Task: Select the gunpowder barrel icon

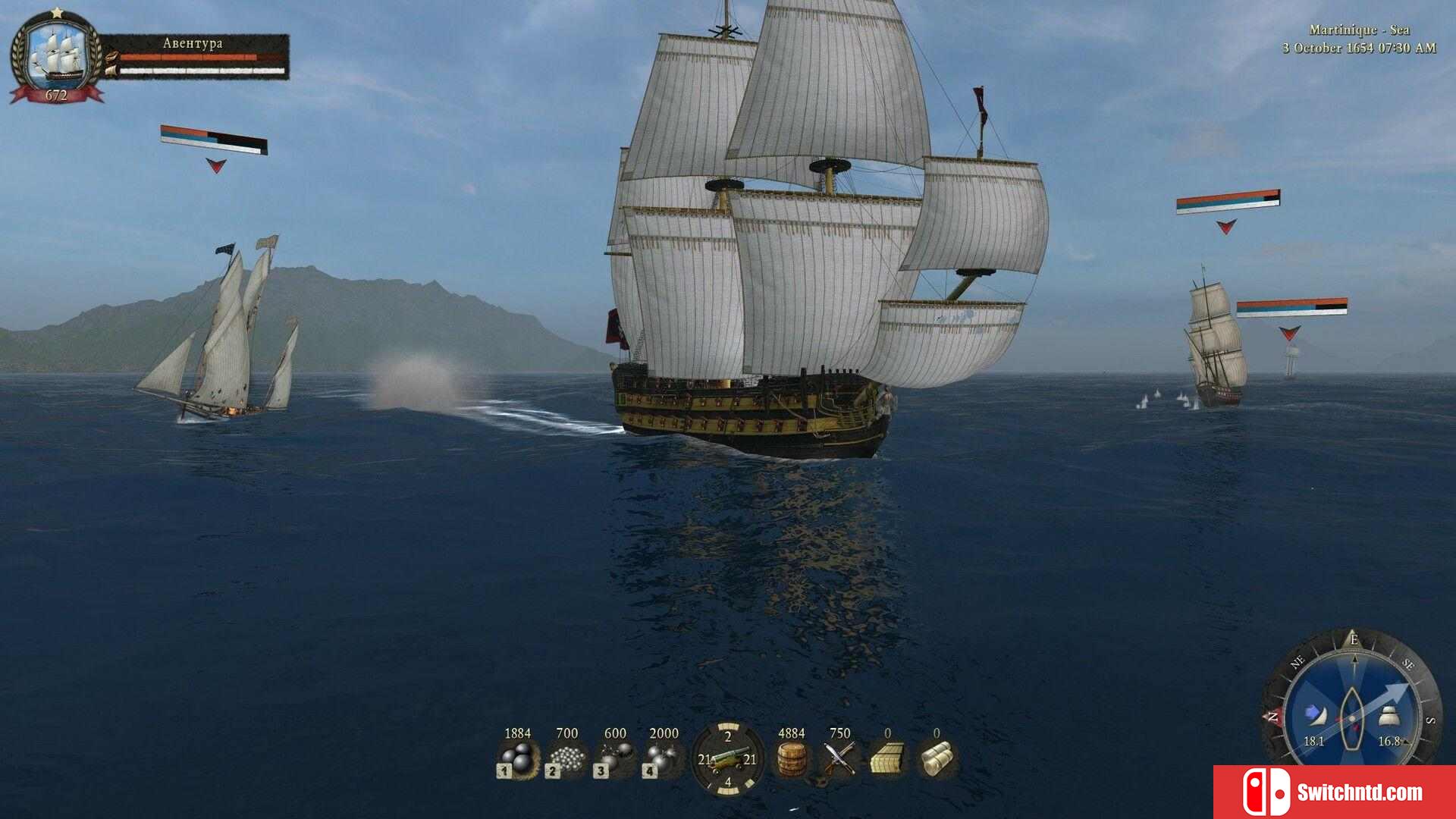Action: (791, 759)
